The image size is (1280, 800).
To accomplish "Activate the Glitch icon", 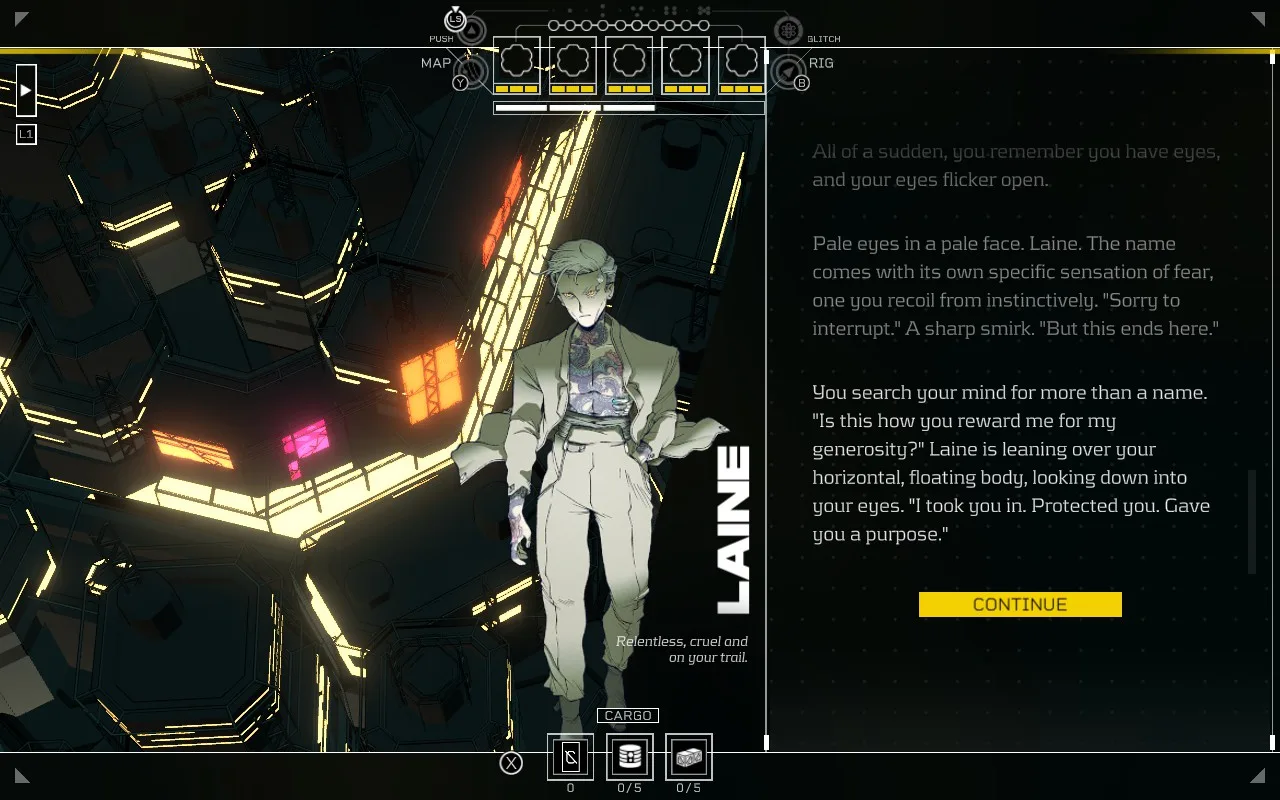I will [788, 31].
